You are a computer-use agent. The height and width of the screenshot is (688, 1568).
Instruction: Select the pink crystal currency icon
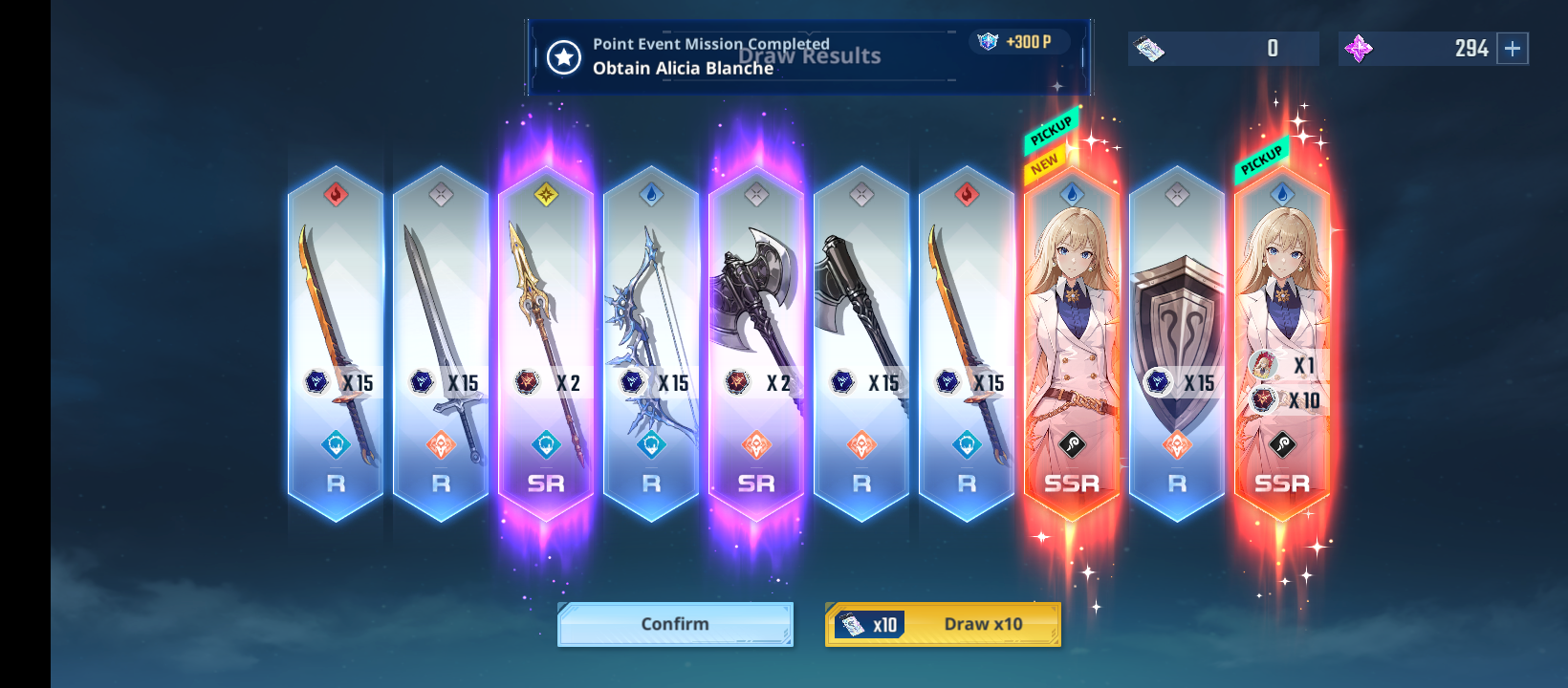click(x=1359, y=48)
